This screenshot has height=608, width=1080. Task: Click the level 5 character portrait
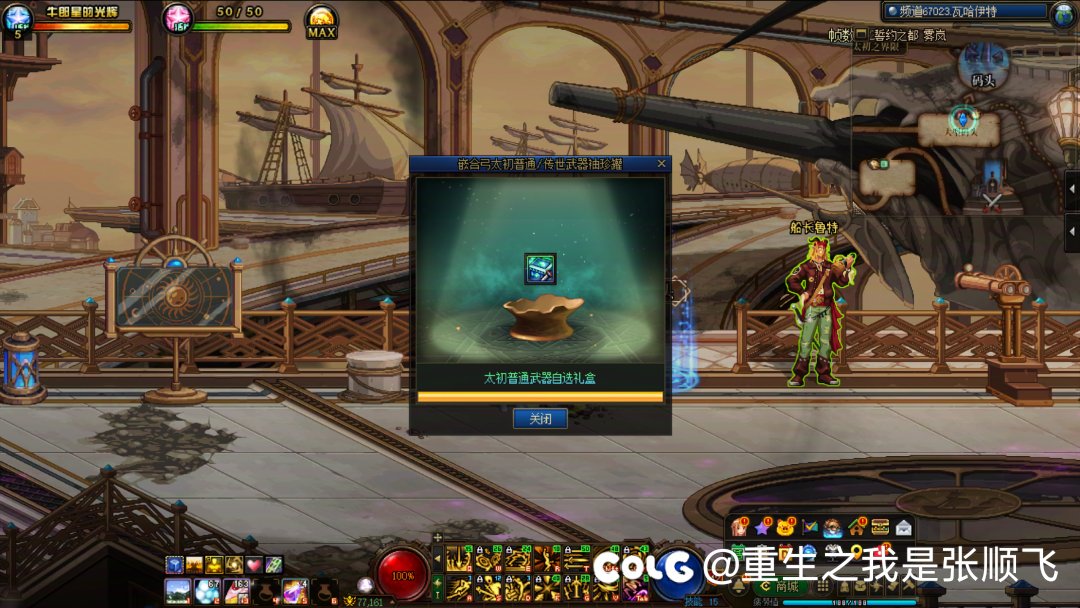17,20
